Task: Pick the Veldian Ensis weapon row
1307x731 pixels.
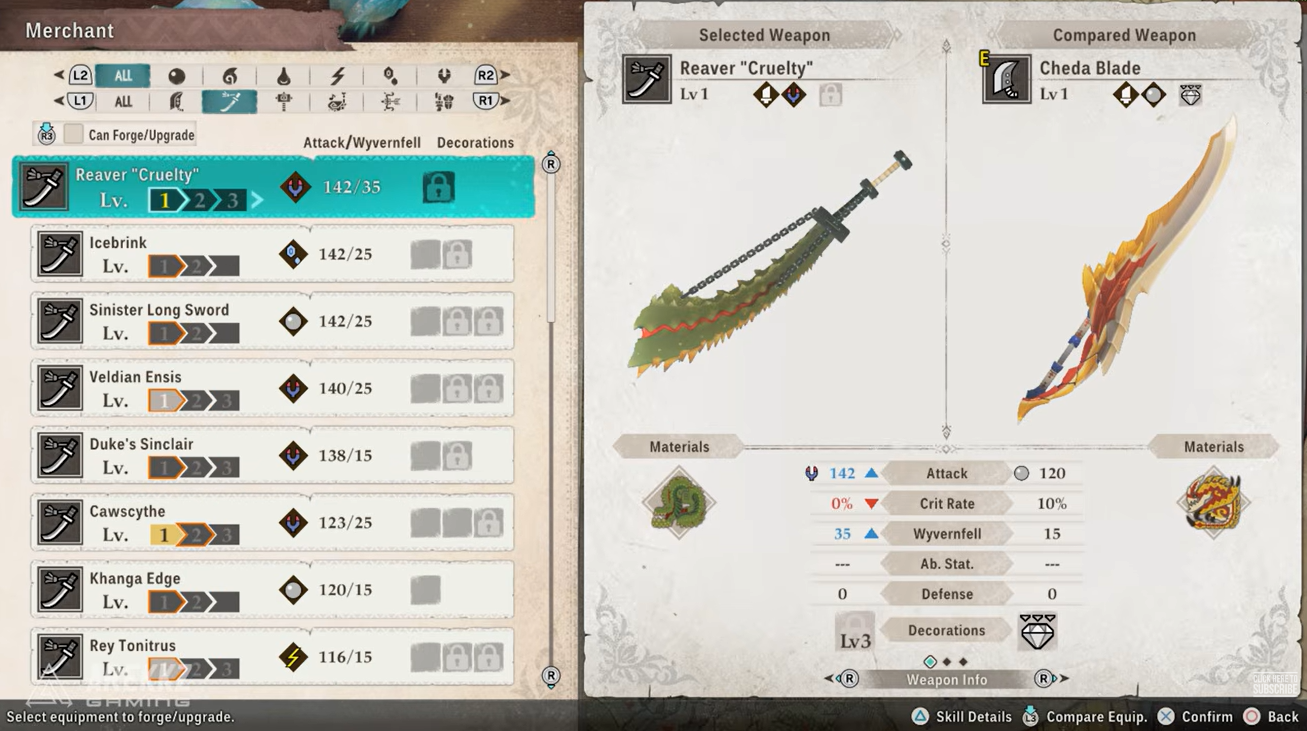Action: pyautogui.click(x=272, y=388)
